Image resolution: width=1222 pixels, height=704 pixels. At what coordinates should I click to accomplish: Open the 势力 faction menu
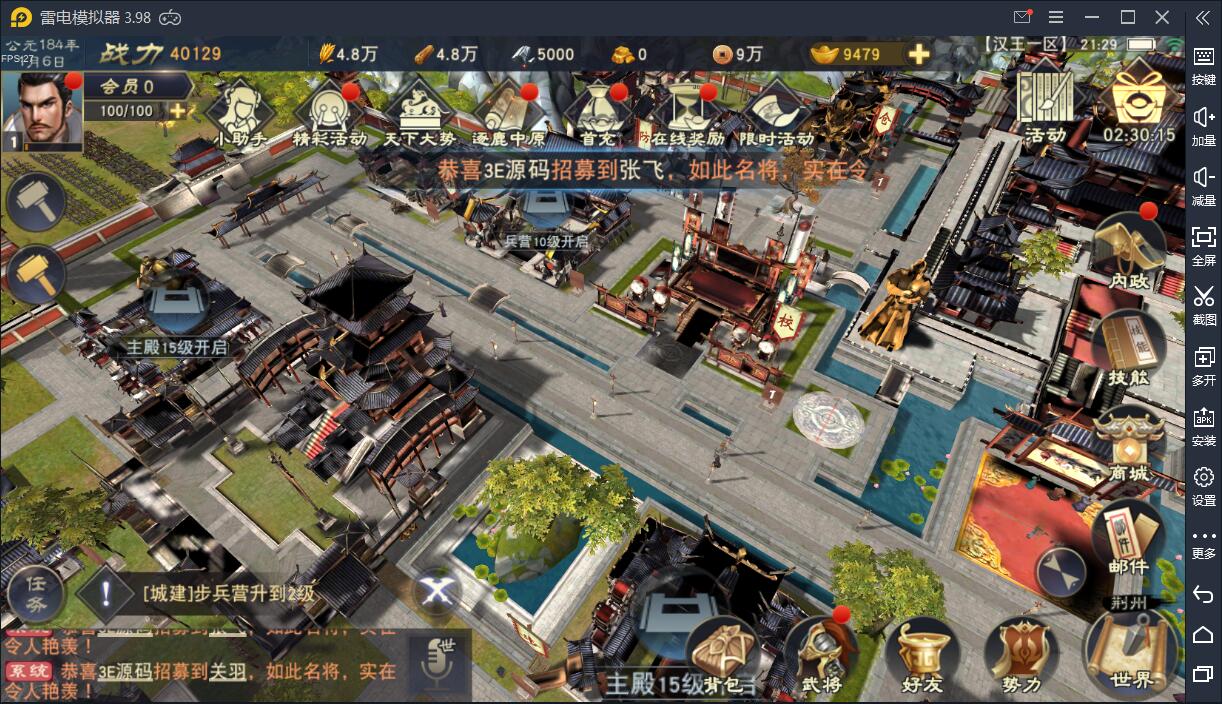[1021, 655]
